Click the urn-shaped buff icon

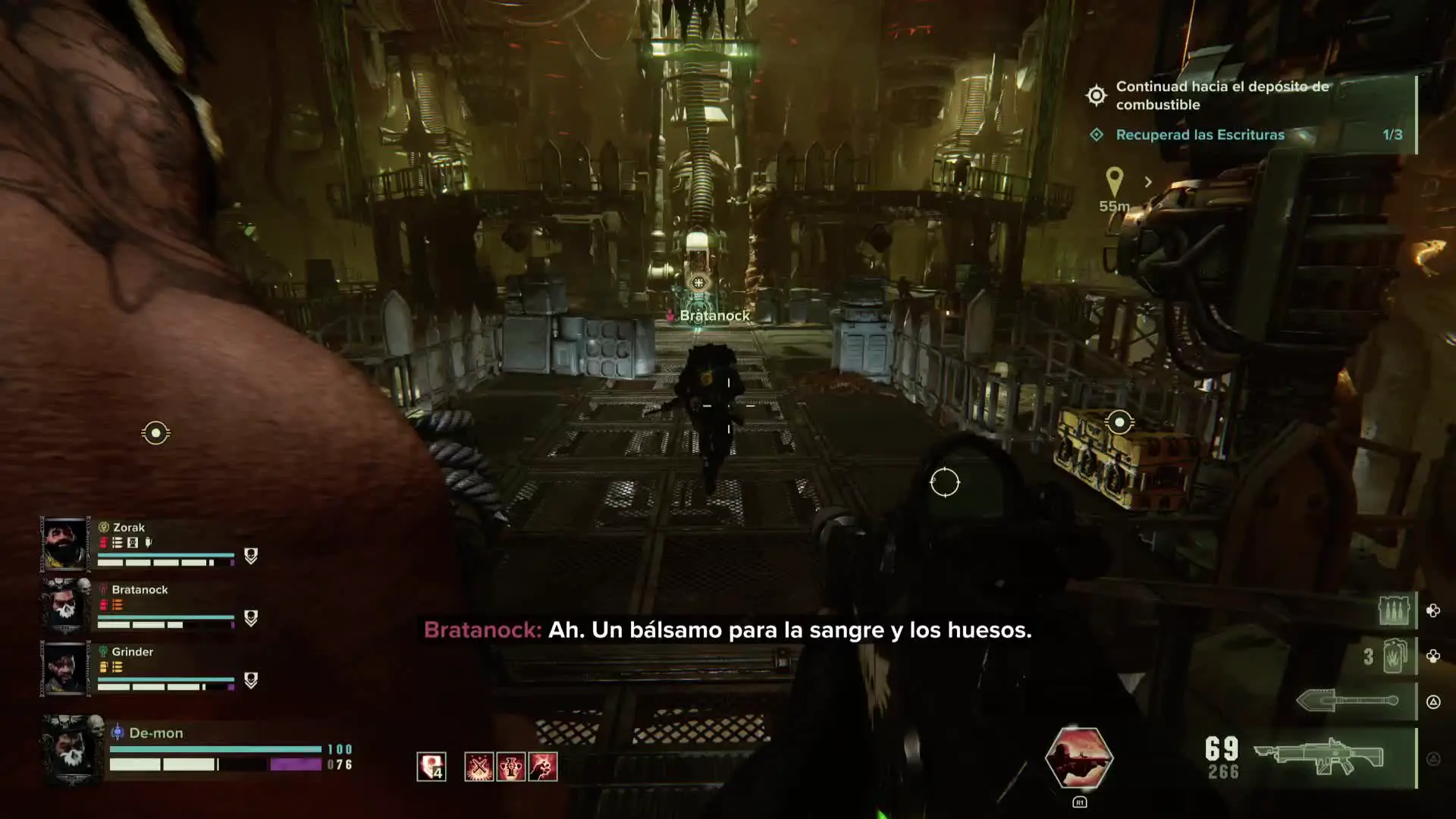(x=510, y=767)
